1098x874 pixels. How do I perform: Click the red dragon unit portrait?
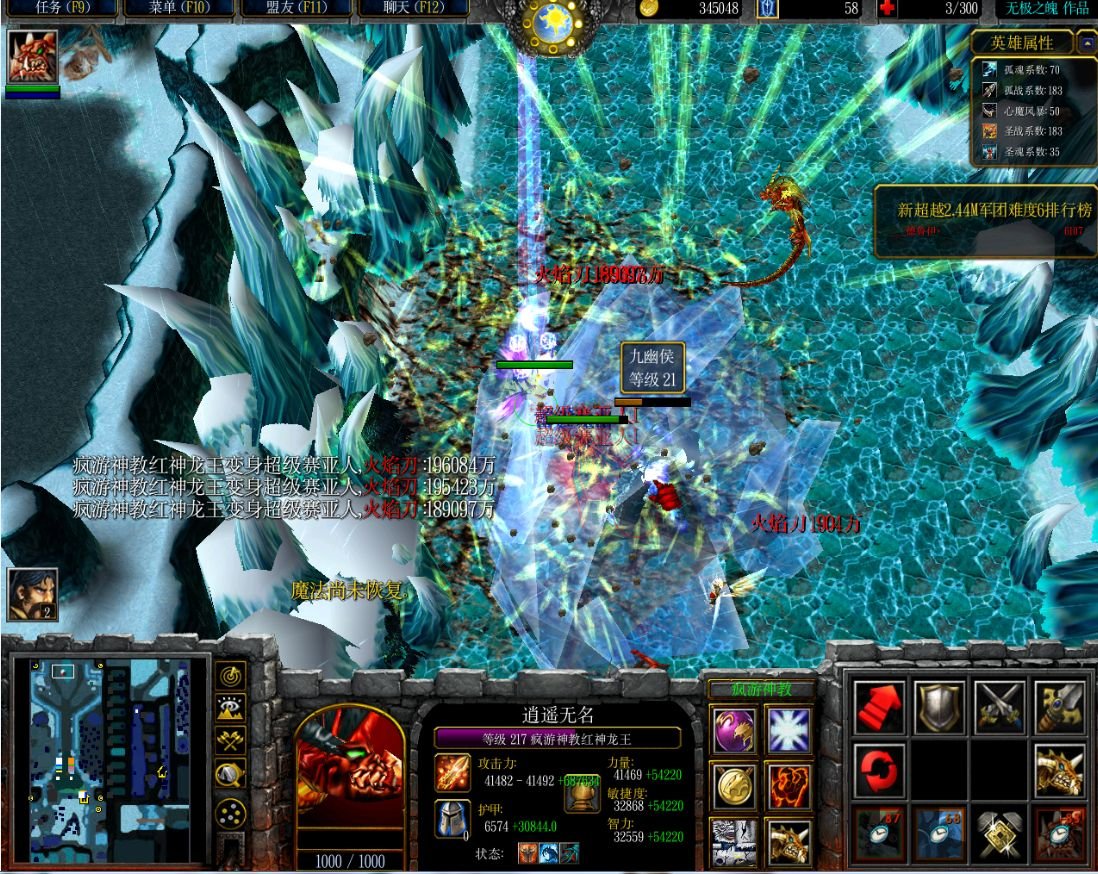350,775
